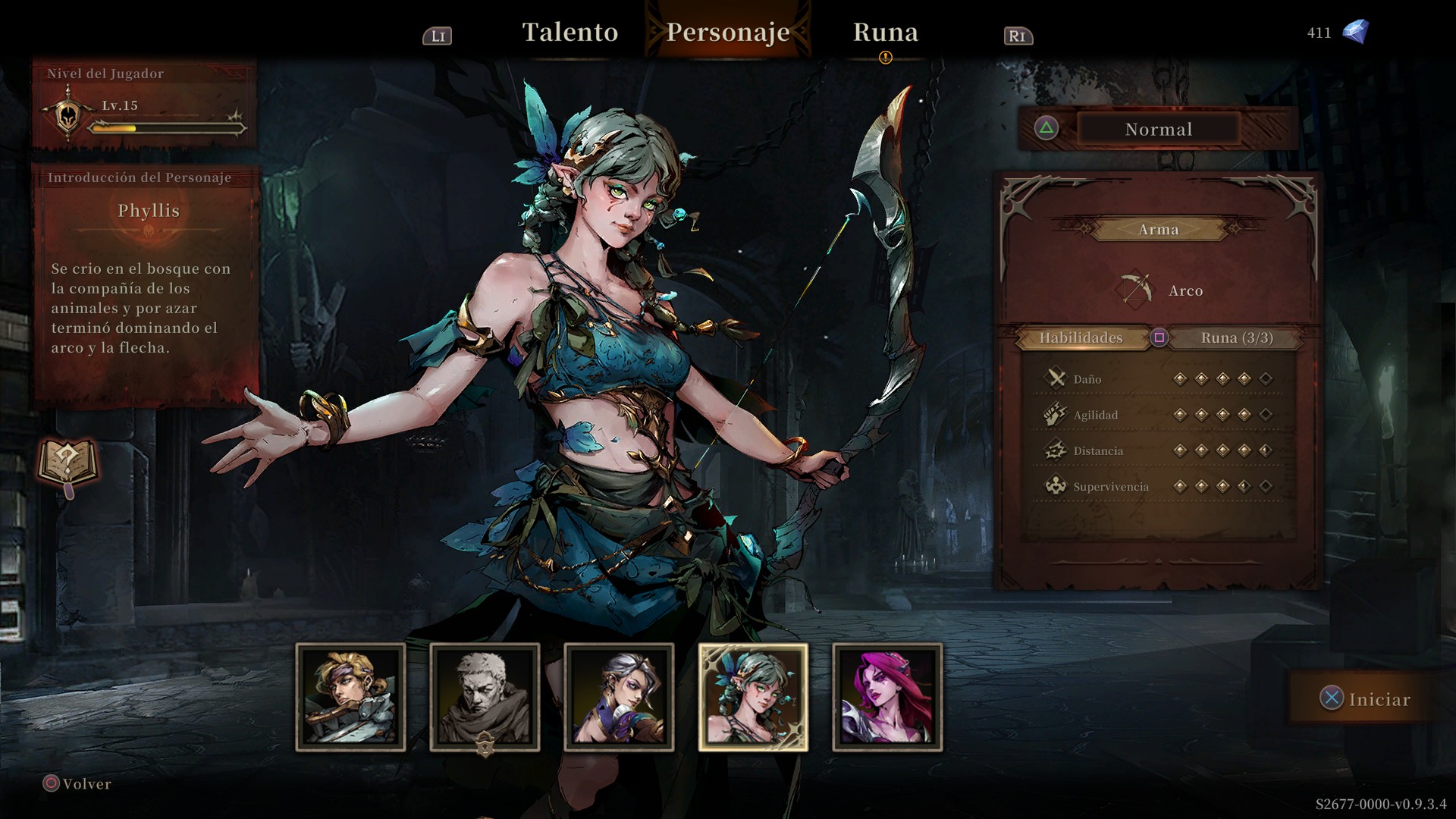Switch to the Runa (3/3) panel

coord(1236,337)
